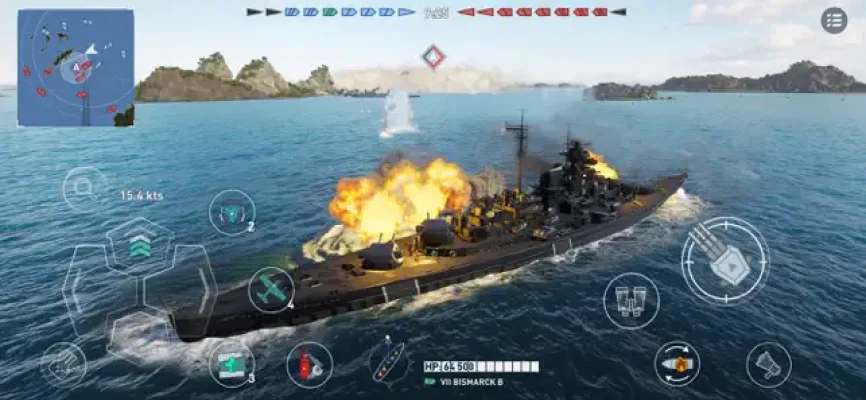Image resolution: width=866 pixels, height=400 pixels.
Task: Steer left with the left rudder arrow
Action: (77, 290)
